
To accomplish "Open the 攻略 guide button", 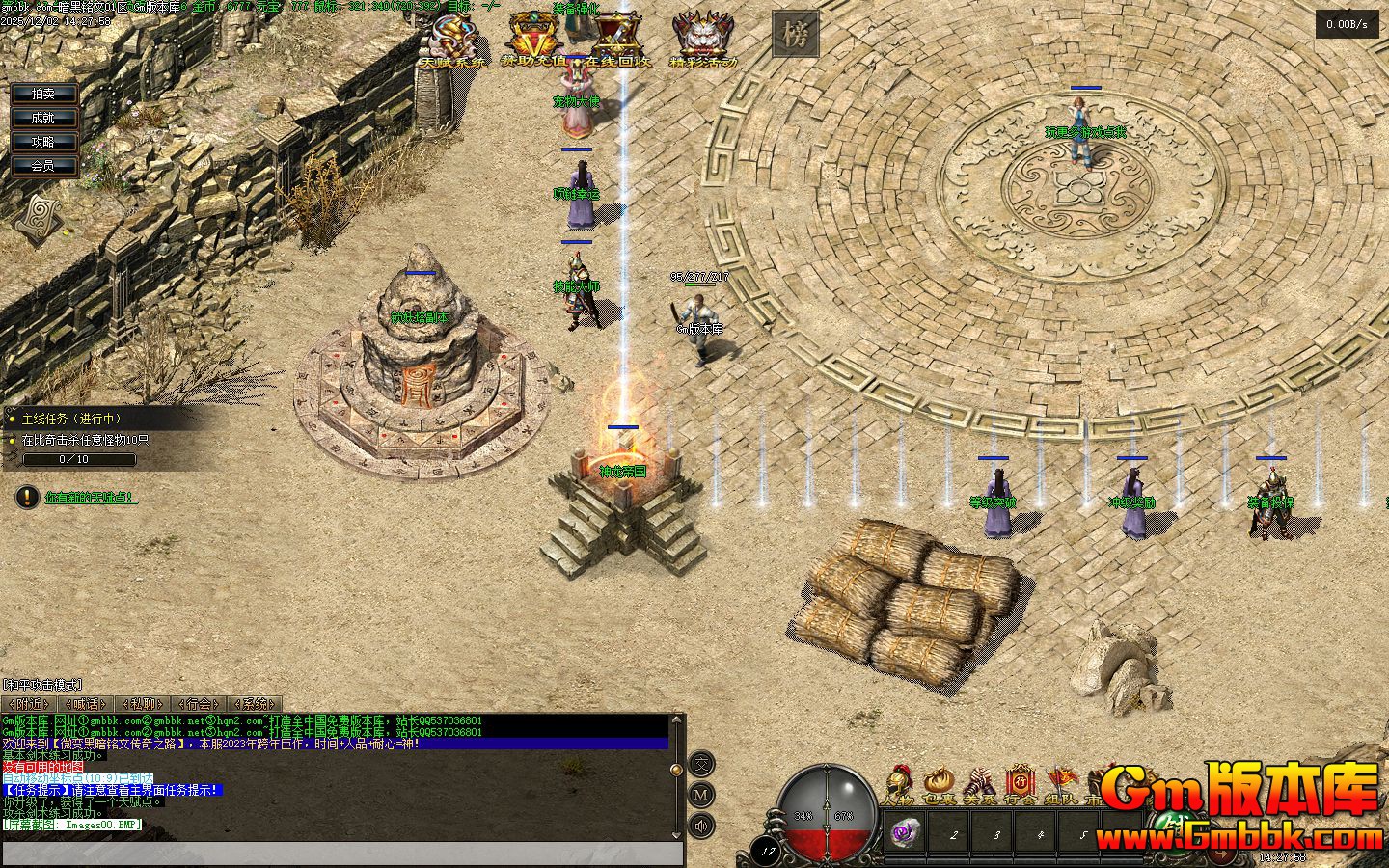I will (43, 142).
